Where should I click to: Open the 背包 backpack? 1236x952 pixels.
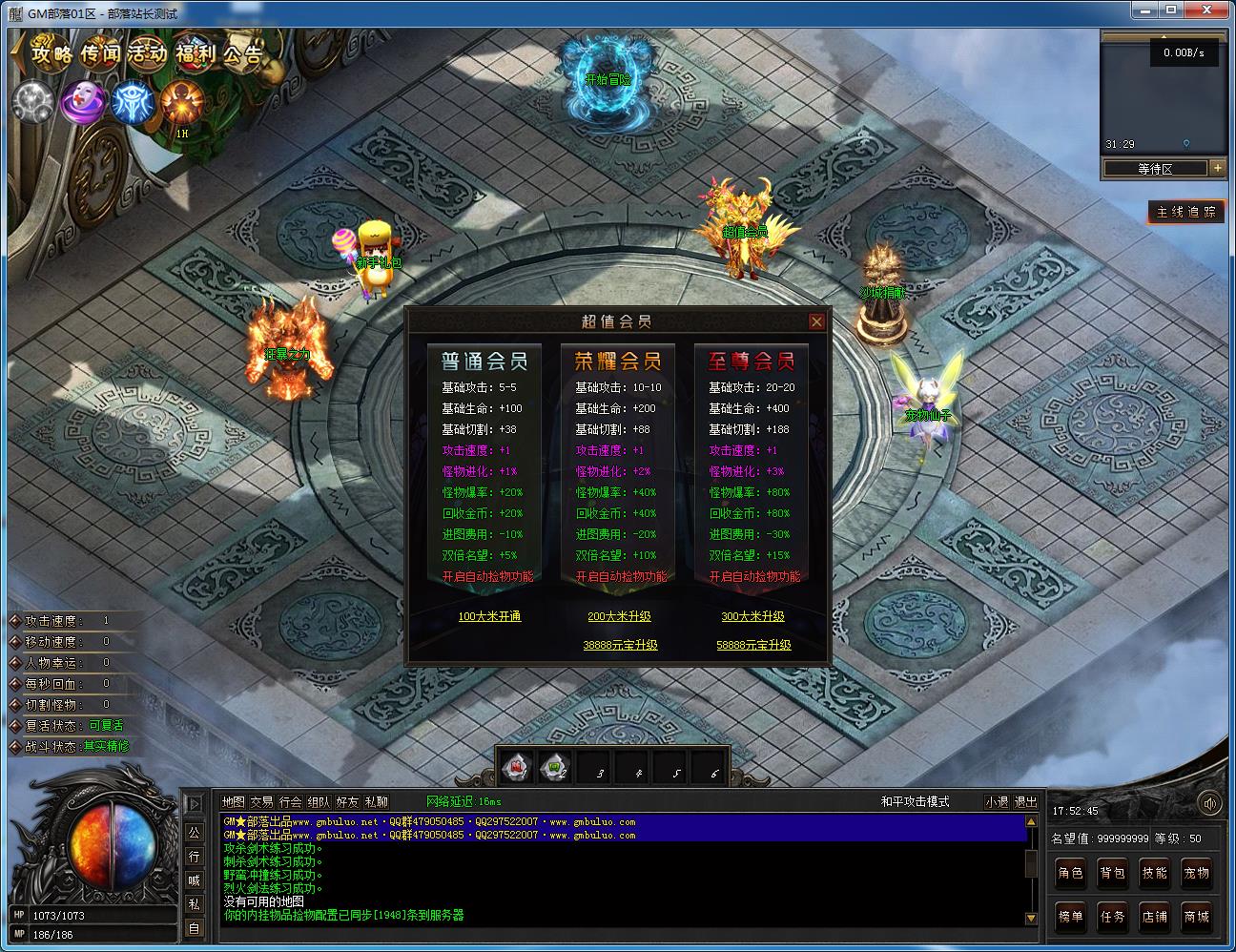[1112, 873]
